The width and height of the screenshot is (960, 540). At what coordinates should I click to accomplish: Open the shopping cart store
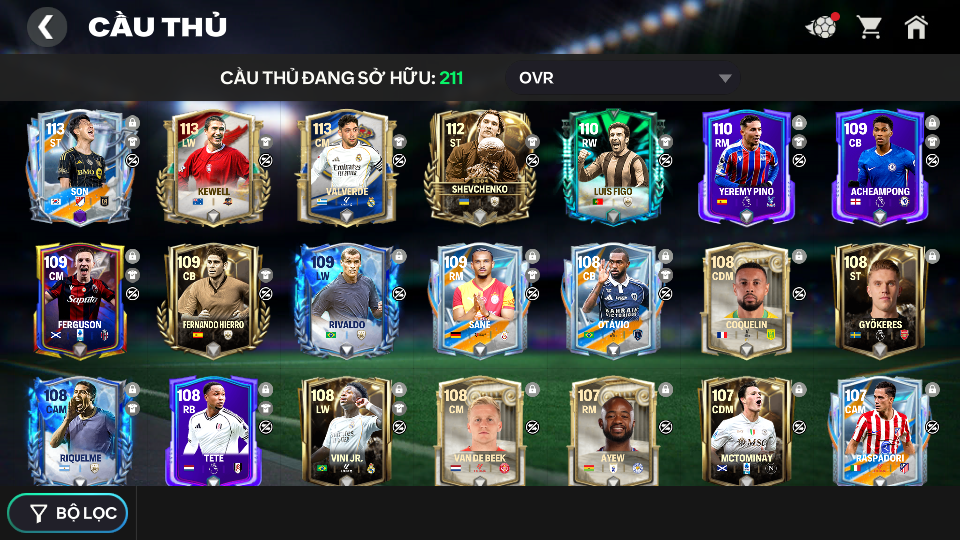(x=869, y=27)
